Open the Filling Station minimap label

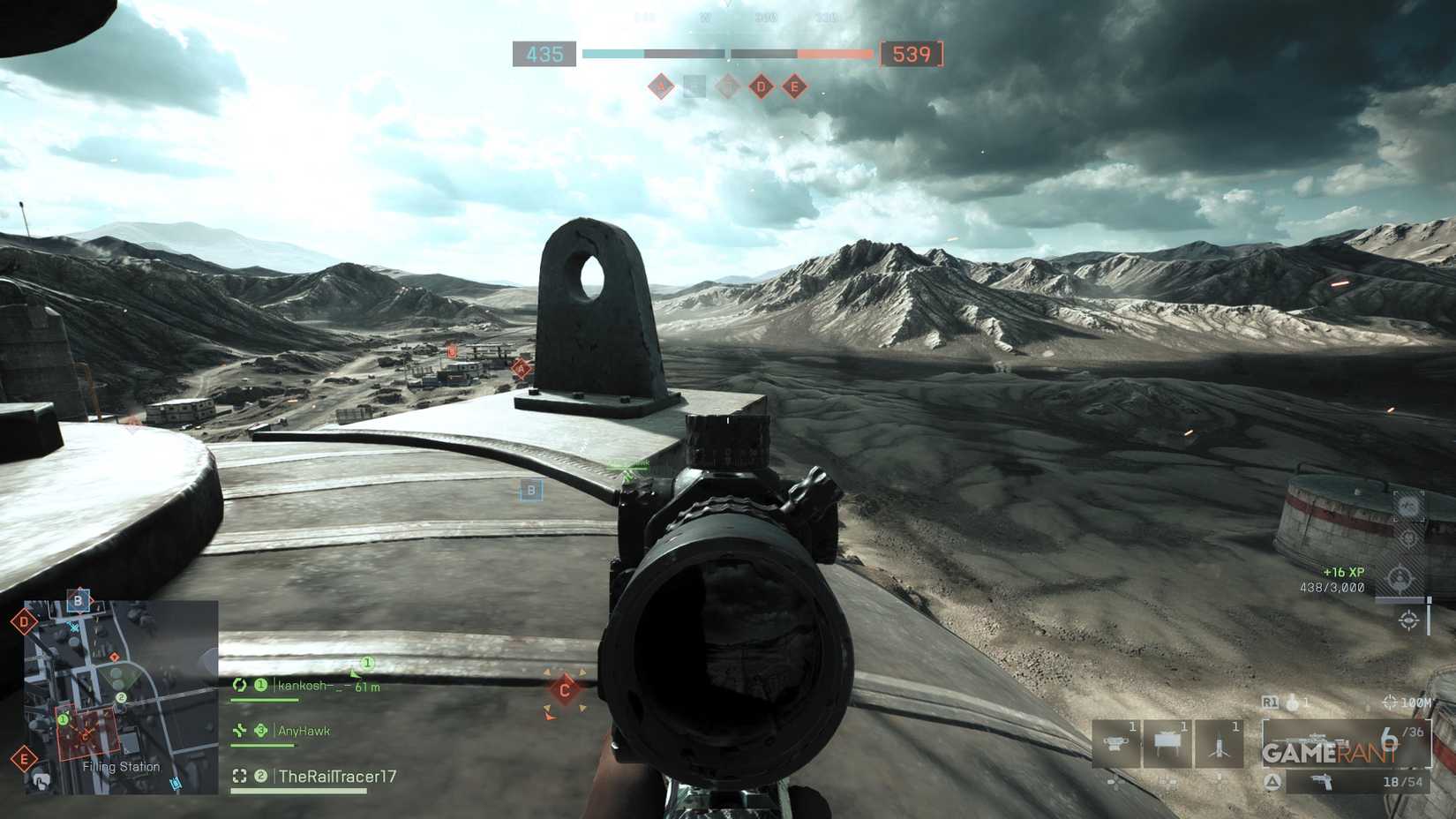[120, 767]
